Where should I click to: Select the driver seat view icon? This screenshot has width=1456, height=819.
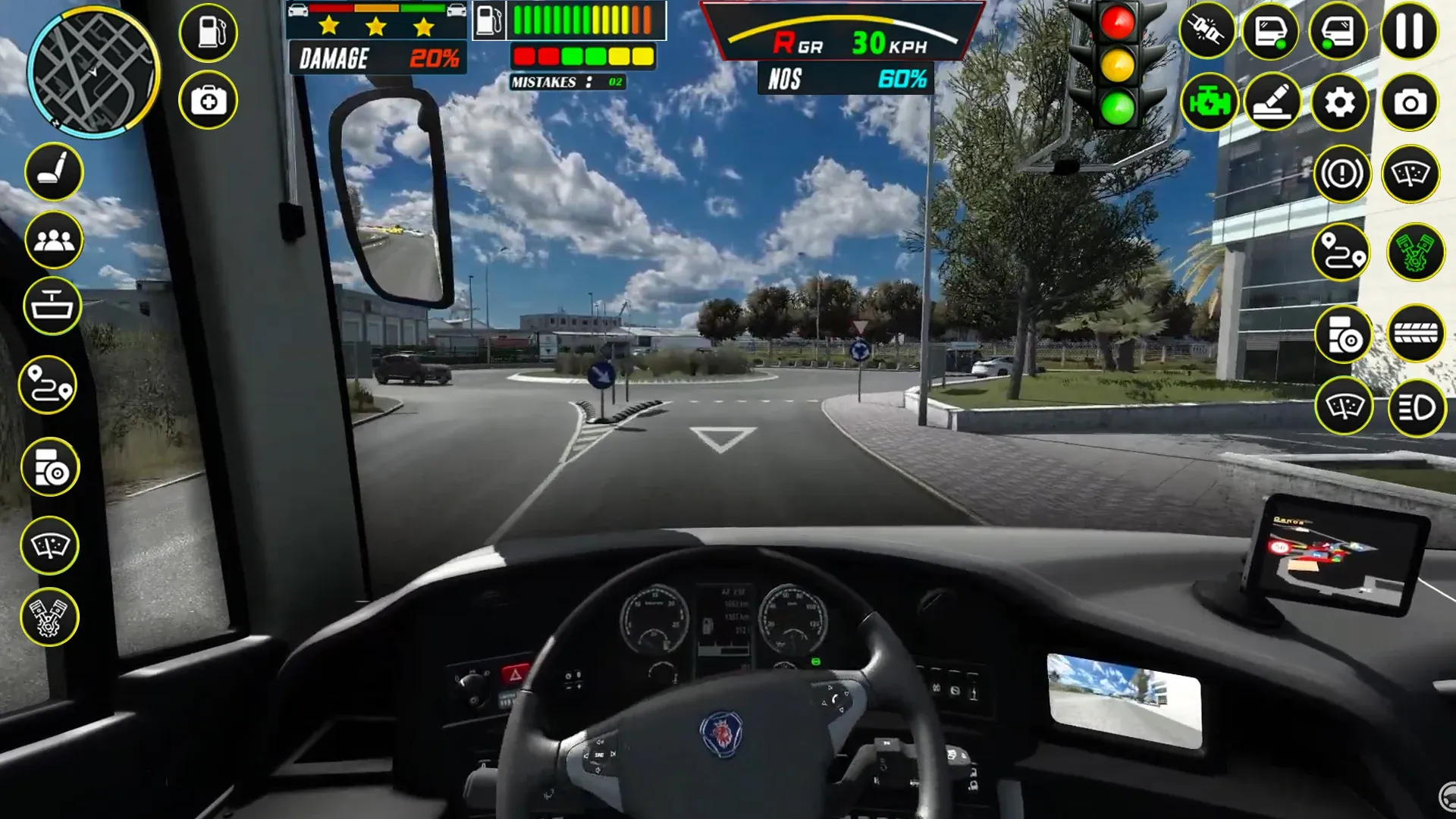pos(54,171)
